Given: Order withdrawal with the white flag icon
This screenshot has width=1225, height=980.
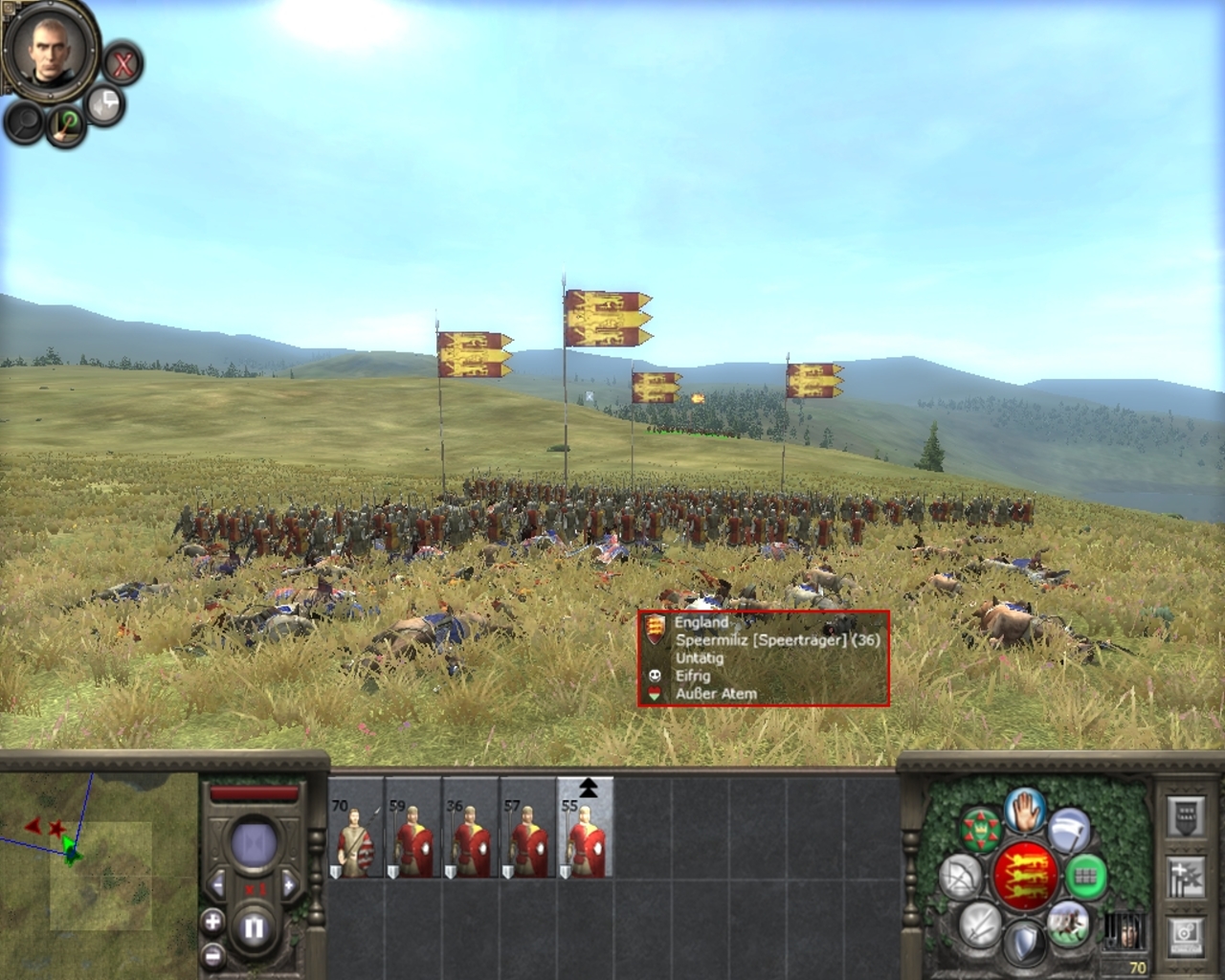Looking at the screenshot, I should [1069, 829].
